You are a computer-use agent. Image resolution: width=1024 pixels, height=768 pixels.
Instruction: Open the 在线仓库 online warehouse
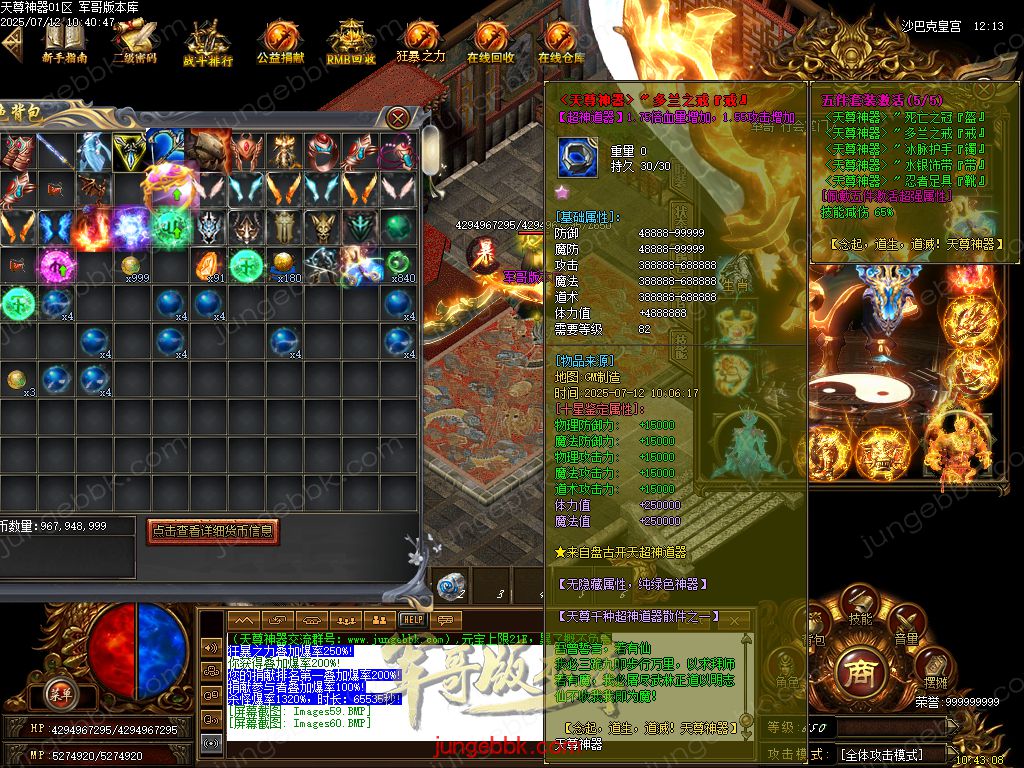click(x=561, y=43)
